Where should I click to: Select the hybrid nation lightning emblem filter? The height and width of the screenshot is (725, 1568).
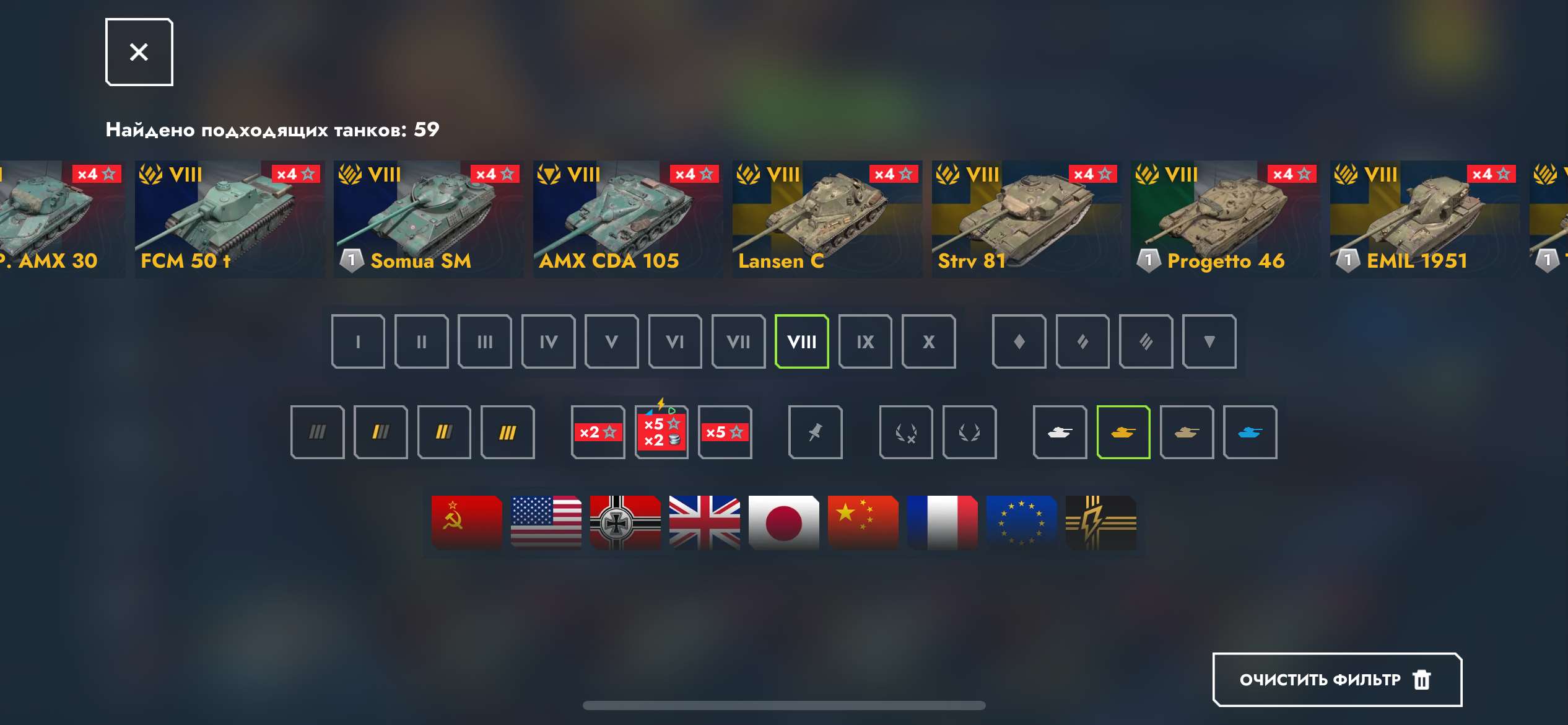(x=1100, y=522)
